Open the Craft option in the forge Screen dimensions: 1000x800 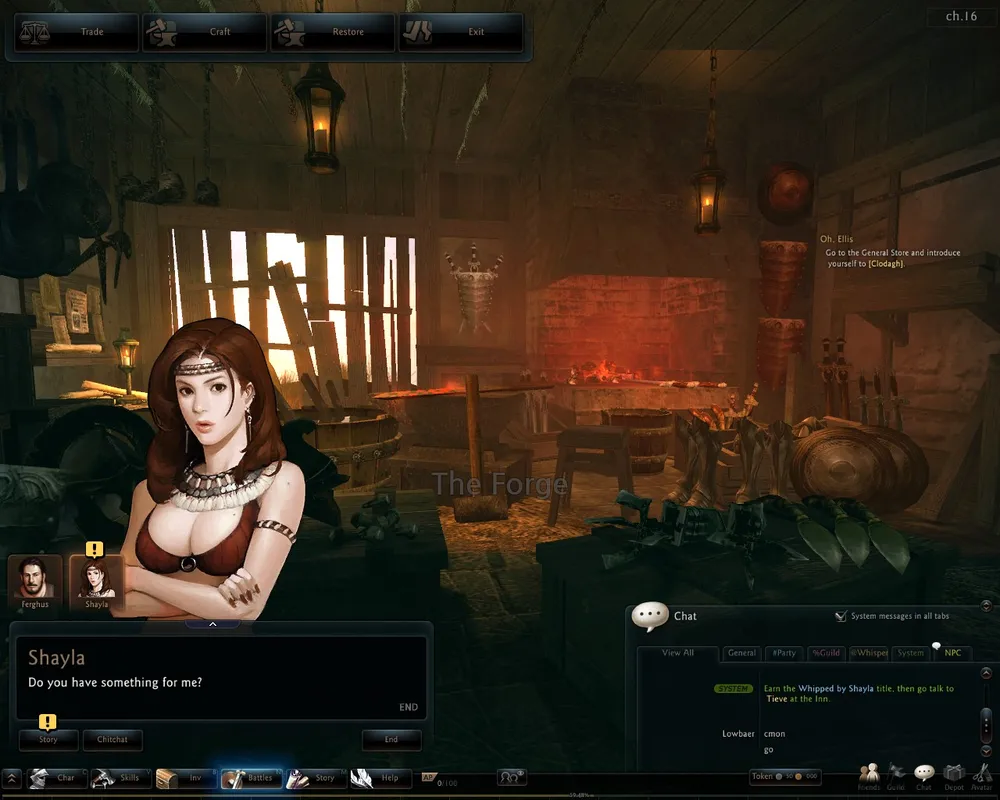click(x=204, y=32)
